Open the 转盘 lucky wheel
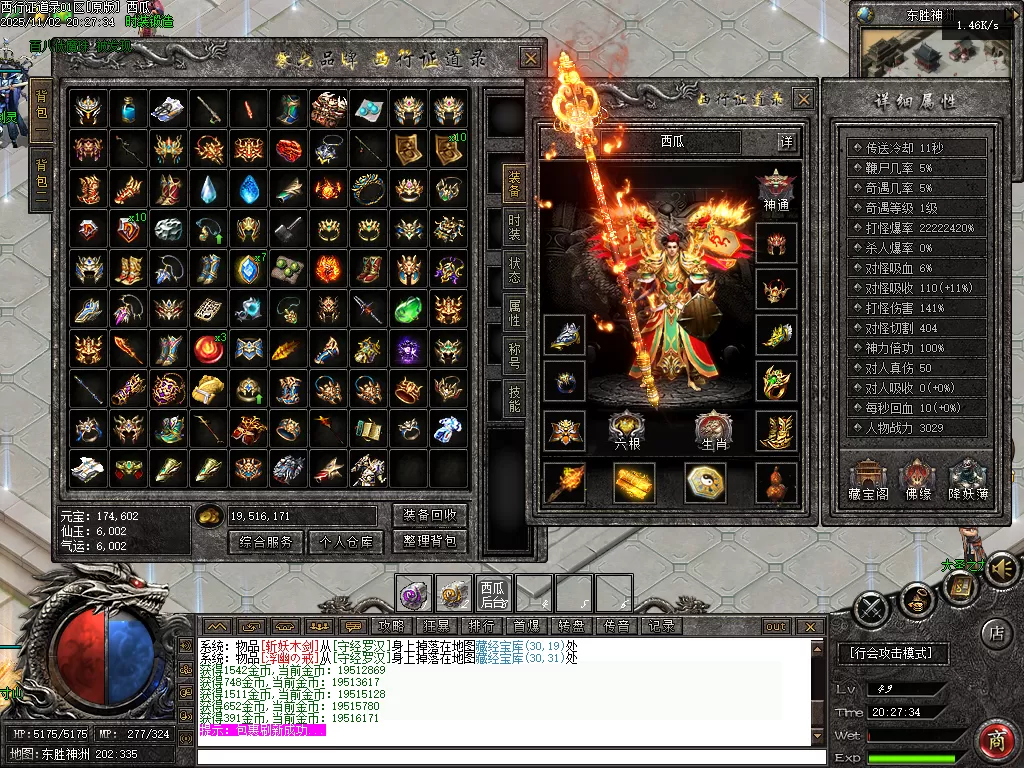1024x768 pixels. (x=571, y=626)
